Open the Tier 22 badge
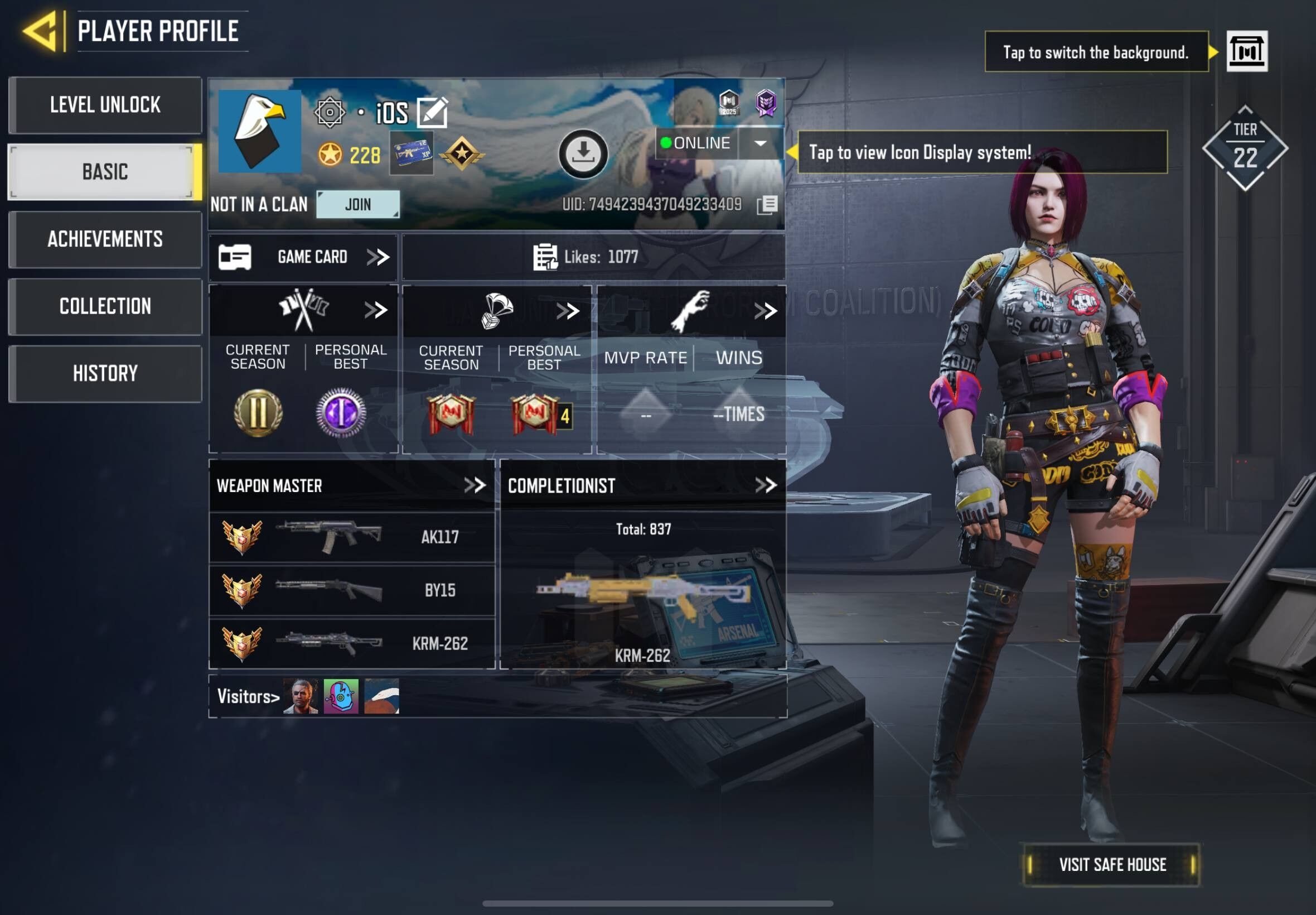 pos(1245,148)
